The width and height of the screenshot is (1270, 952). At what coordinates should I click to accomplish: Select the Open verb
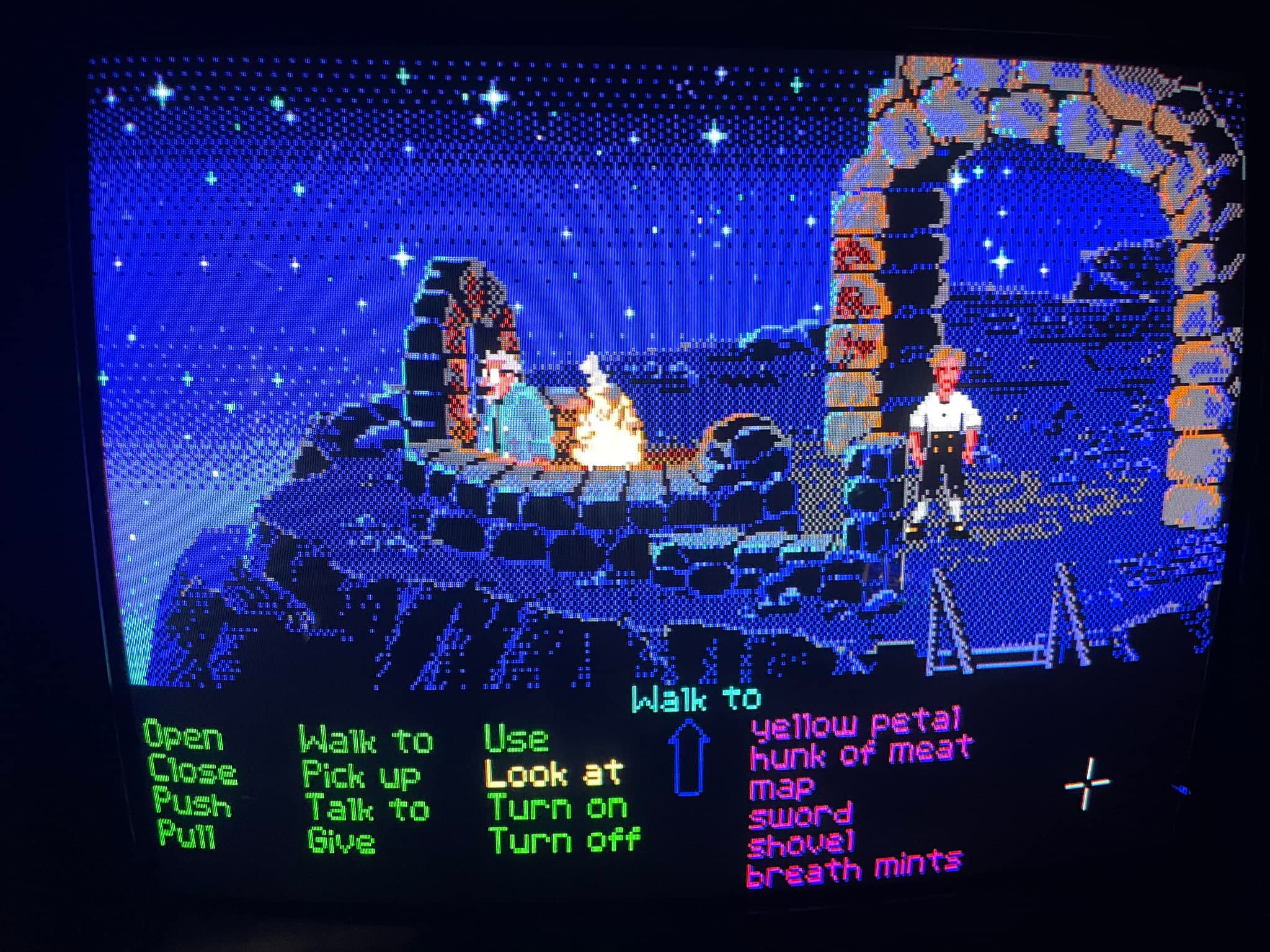184,736
